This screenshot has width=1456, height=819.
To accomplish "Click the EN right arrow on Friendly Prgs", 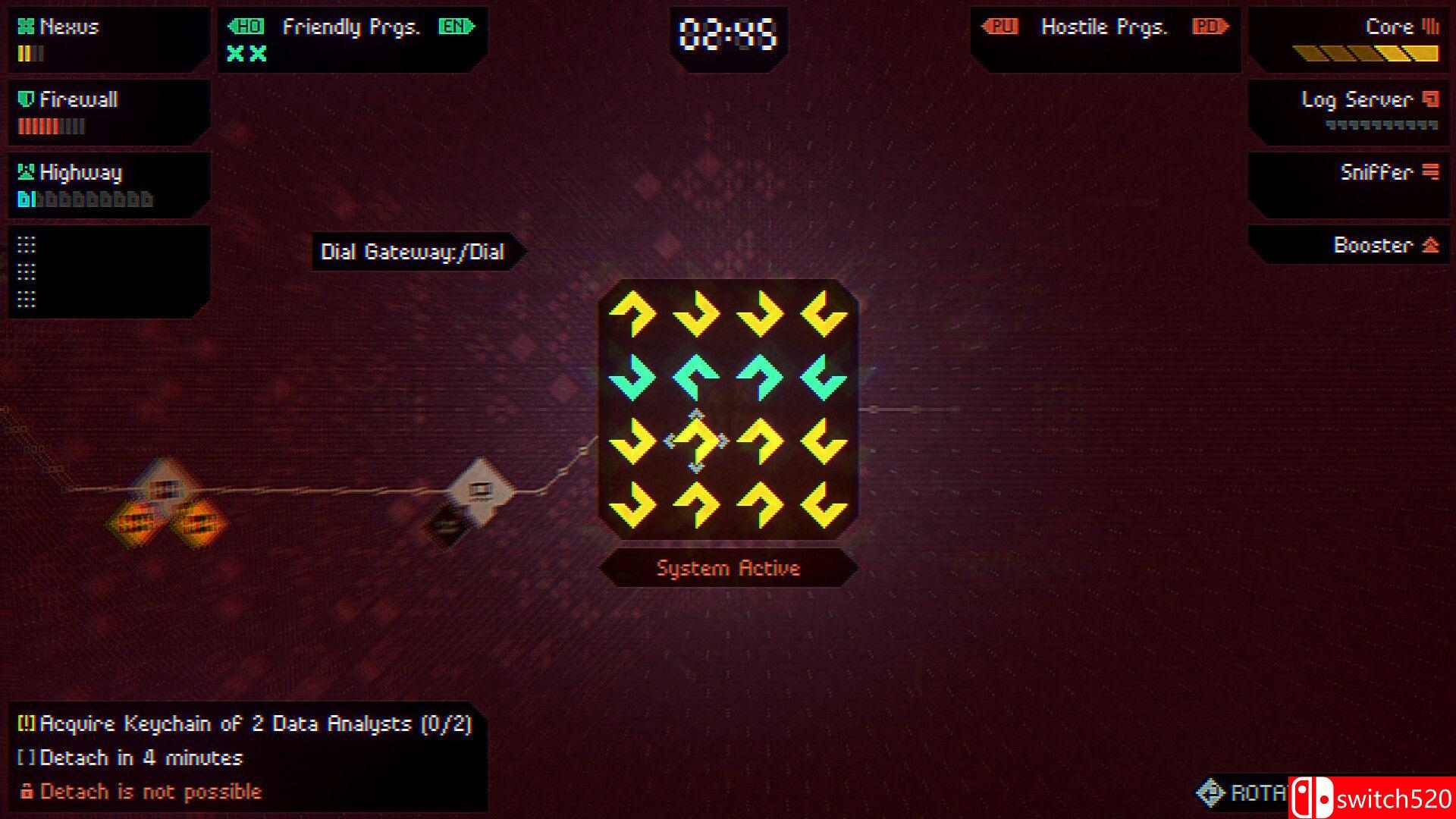I will (456, 27).
